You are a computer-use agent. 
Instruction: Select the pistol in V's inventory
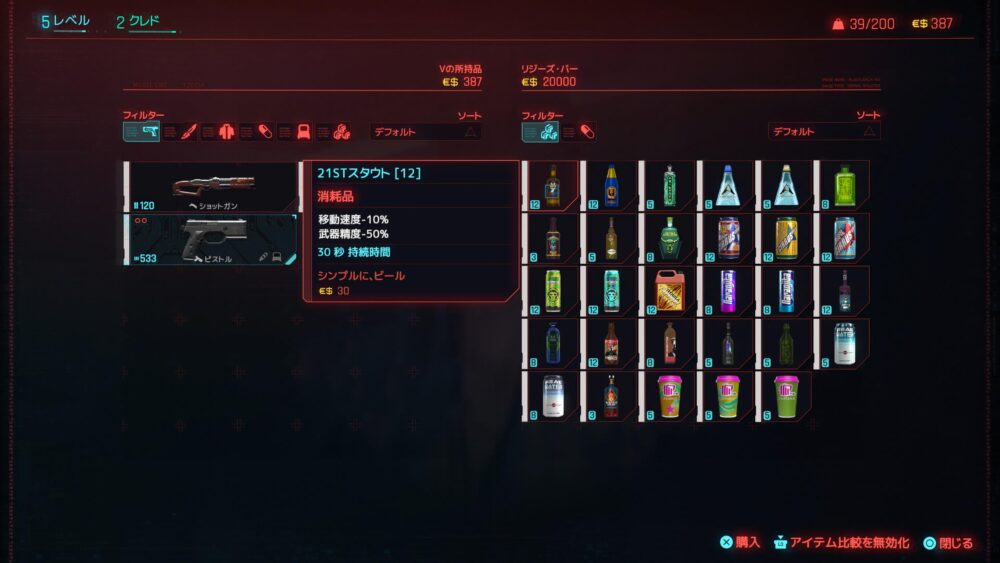click(x=211, y=239)
